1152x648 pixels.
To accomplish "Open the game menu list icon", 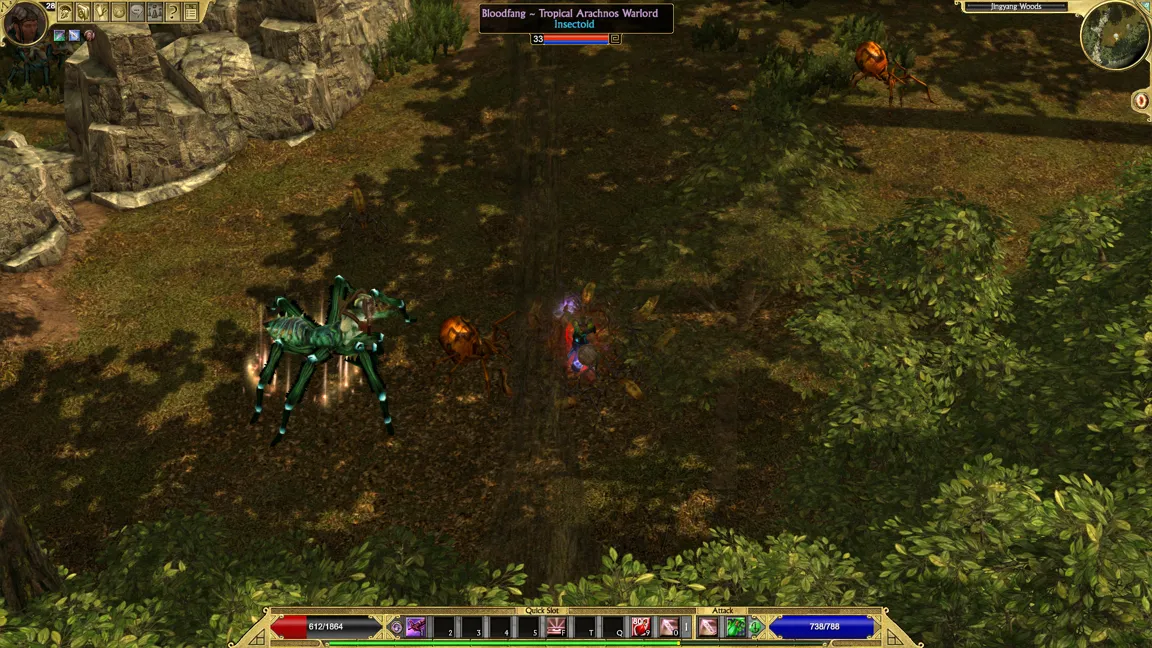I will click(191, 12).
